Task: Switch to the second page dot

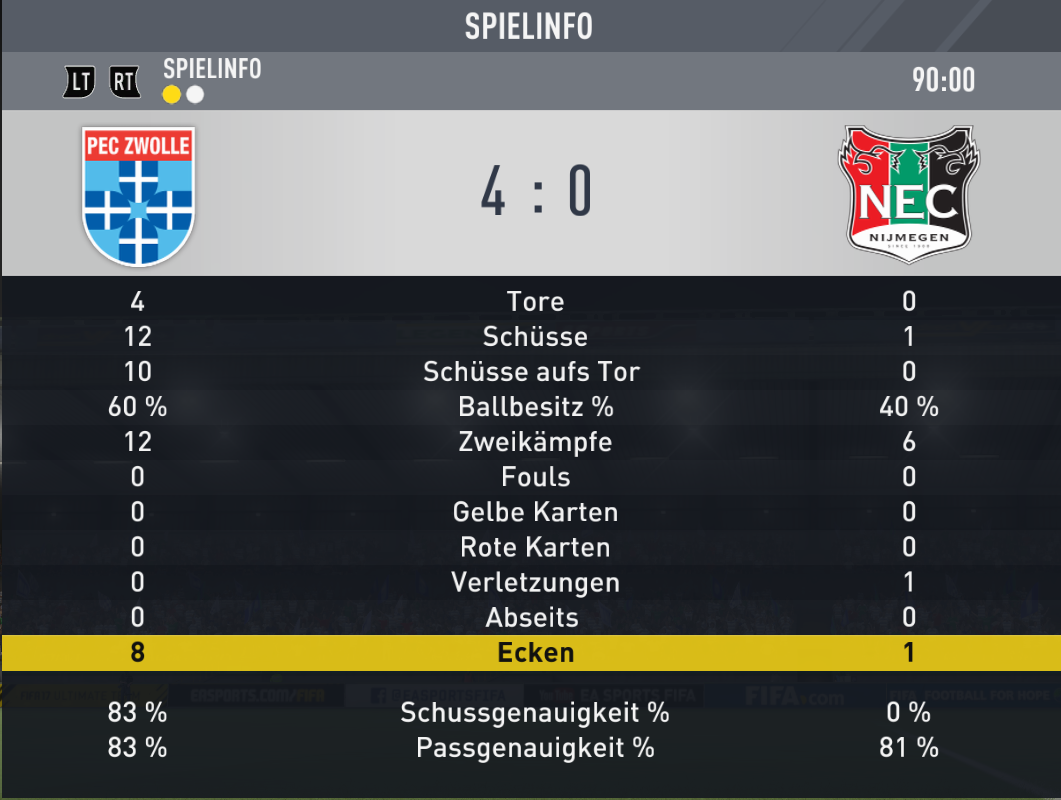Action: tap(195, 94)
